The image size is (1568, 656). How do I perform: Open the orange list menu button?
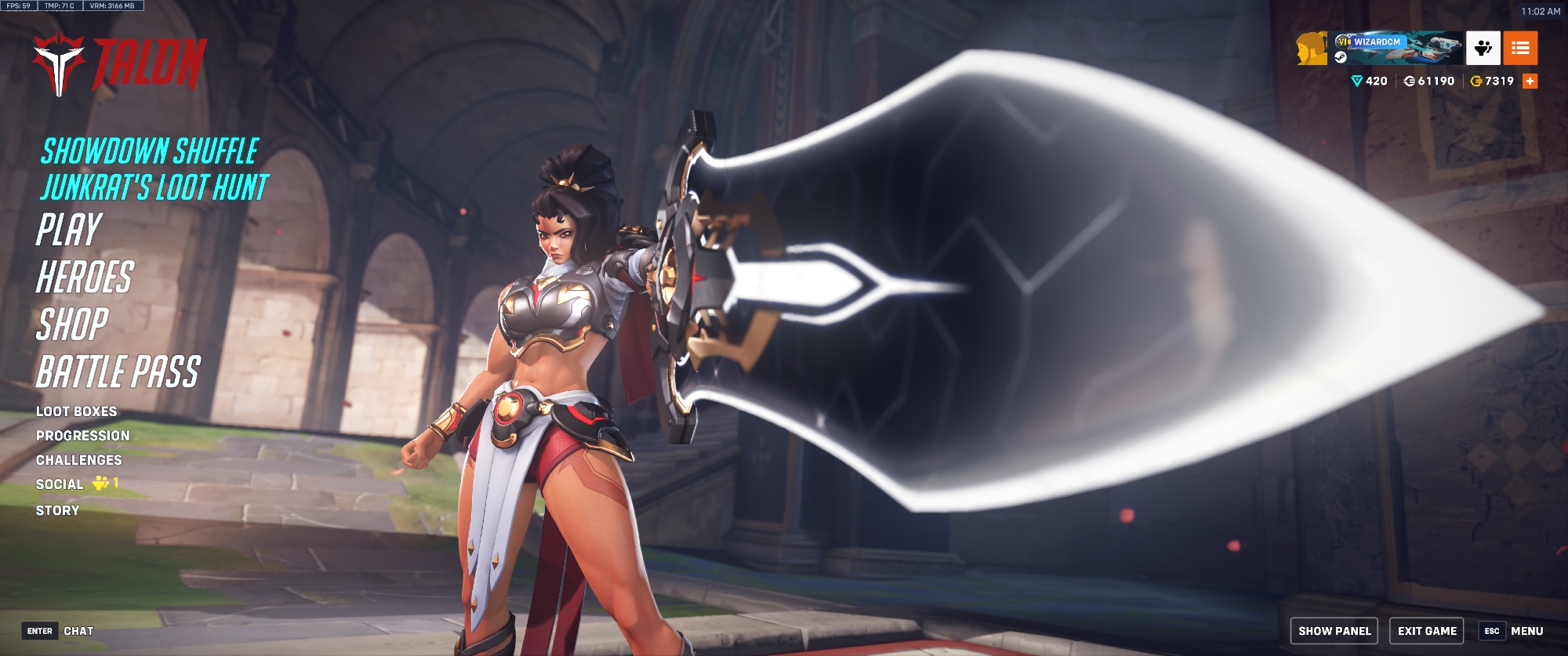pyautogui.click(x=1520, y=48)
